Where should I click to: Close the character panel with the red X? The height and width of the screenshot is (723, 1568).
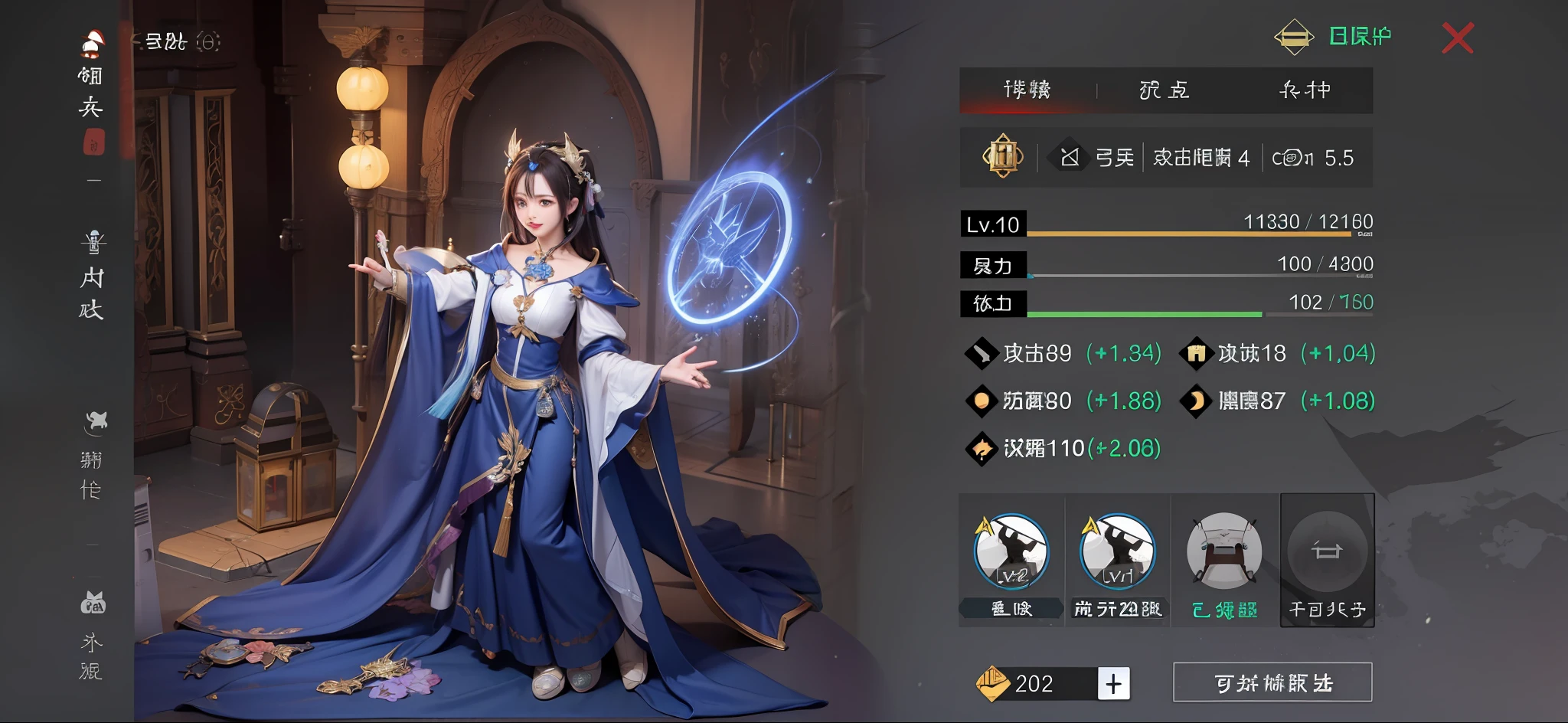click(x=1457, y=38)
